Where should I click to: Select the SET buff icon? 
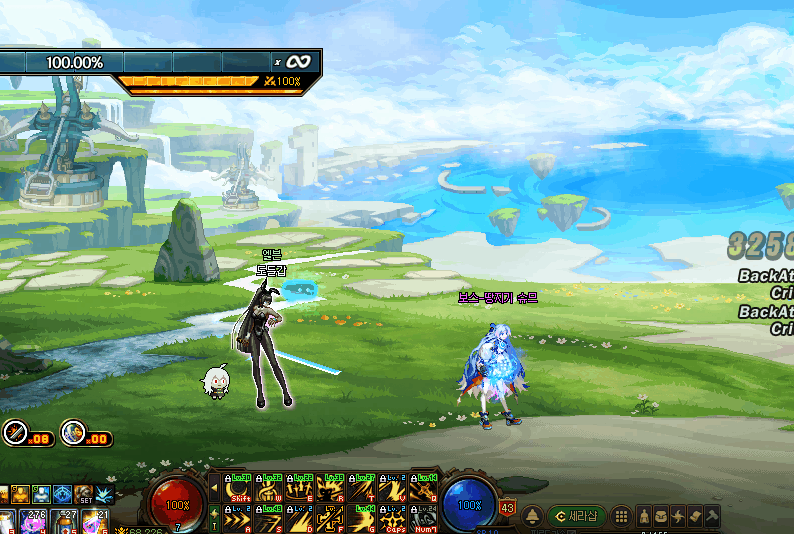pyautogui.click(x=83, y=494)
